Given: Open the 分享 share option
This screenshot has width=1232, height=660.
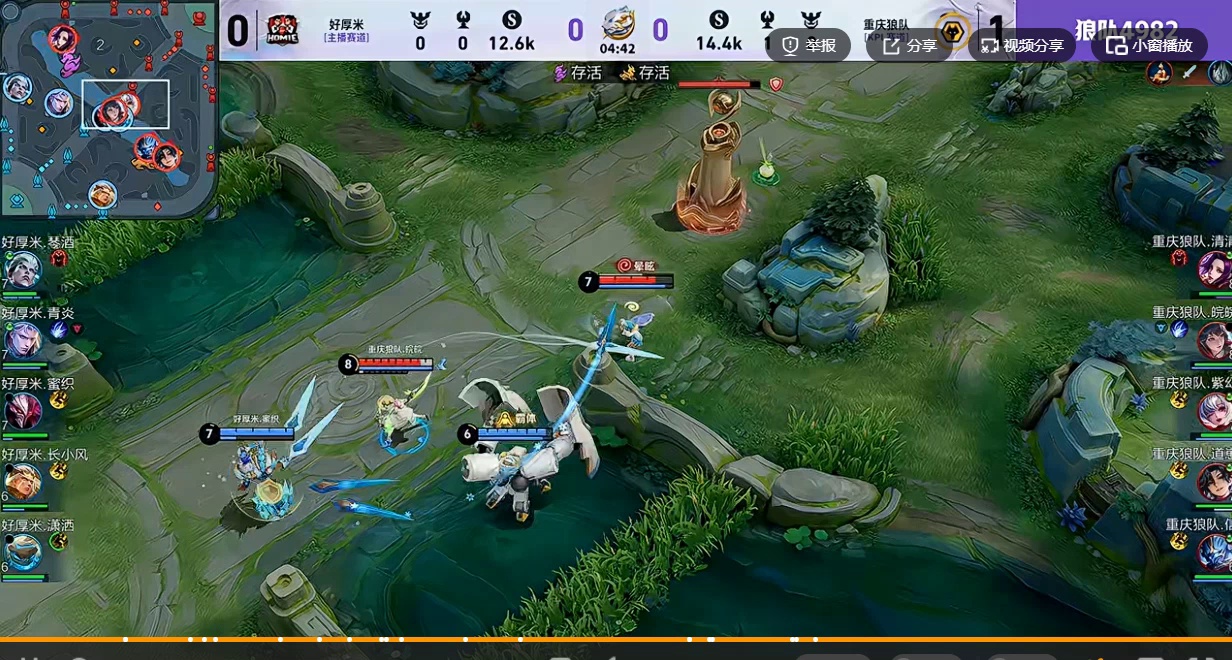Looking at the screenshot, I should [x=909, y=45].
